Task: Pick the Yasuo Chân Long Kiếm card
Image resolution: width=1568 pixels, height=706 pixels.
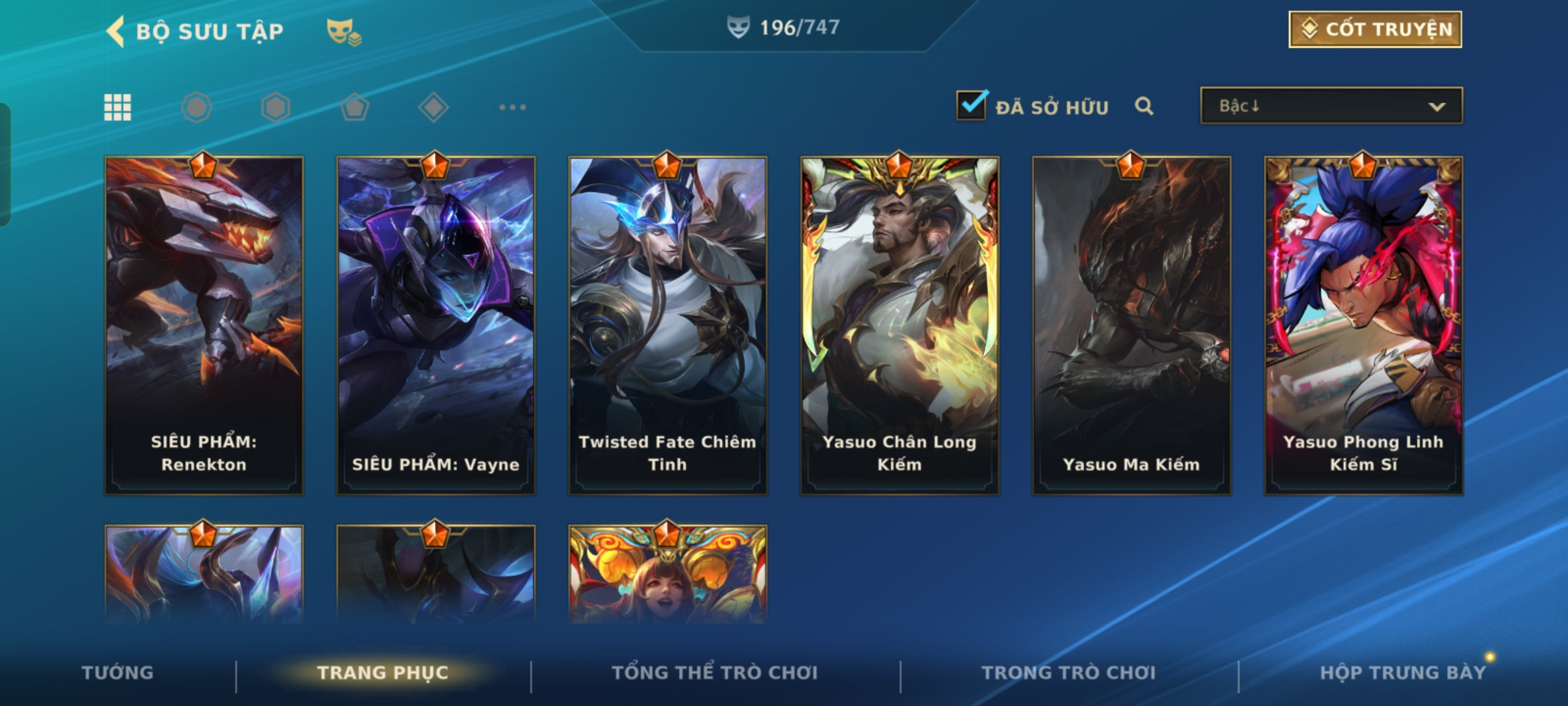Action: point(900,326)
